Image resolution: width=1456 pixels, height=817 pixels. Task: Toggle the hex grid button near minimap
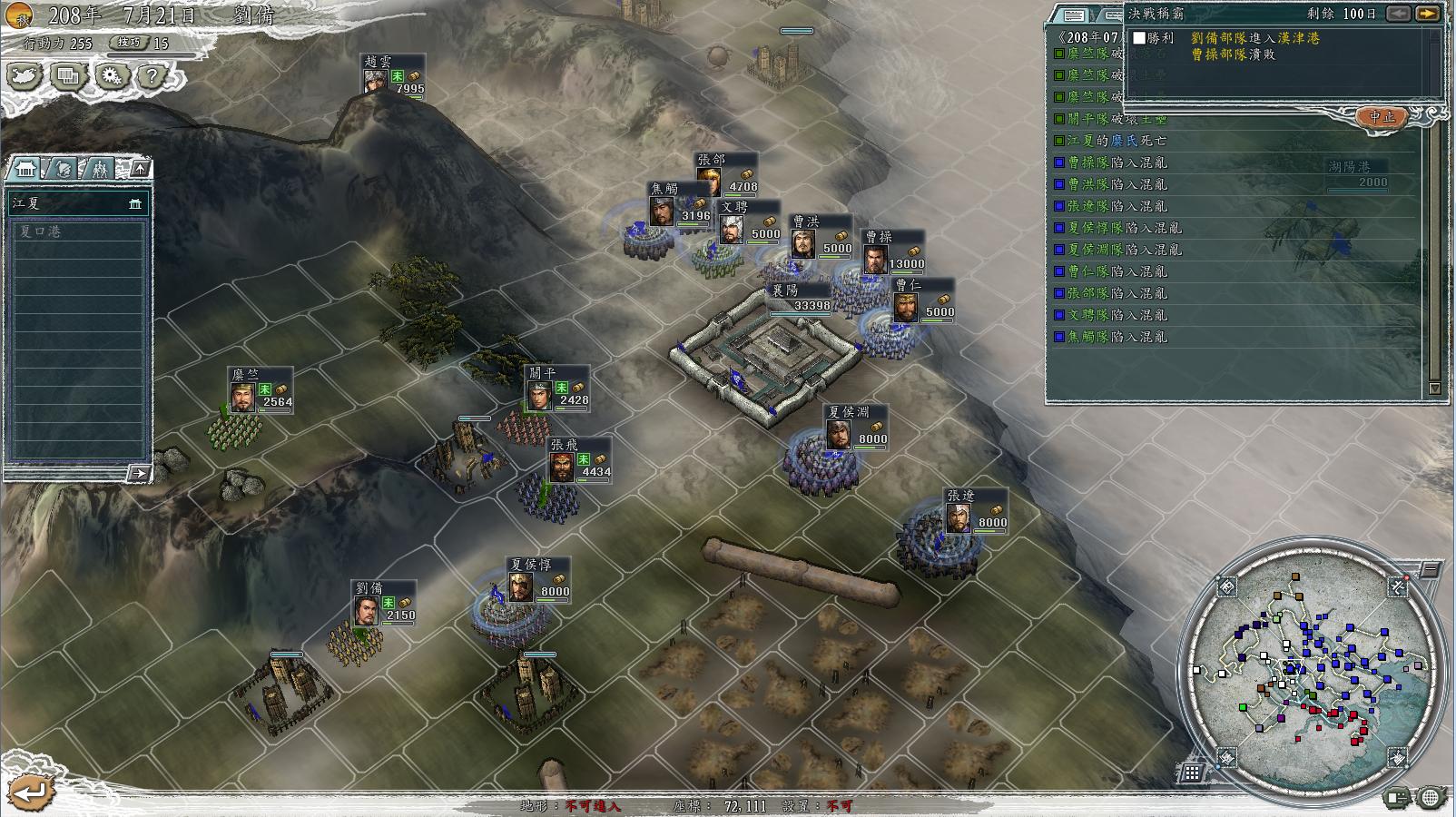[1192, 773]
